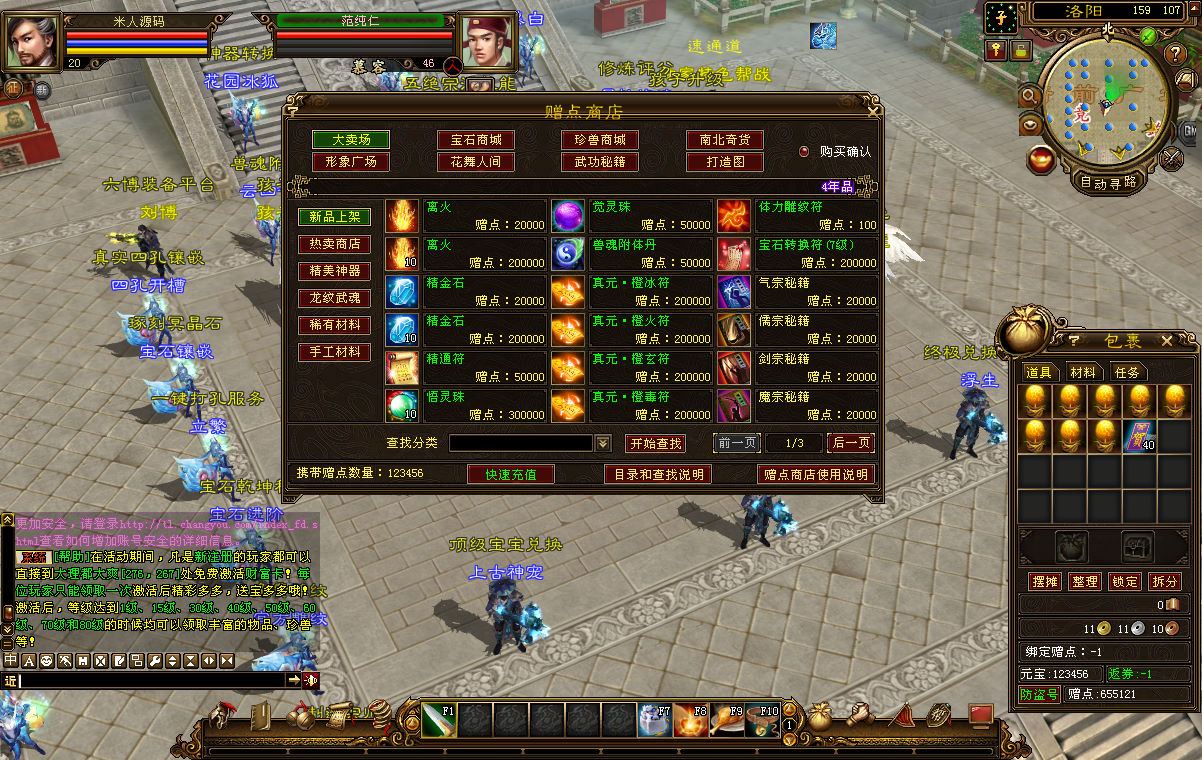The width and height of the screenshot is (1202, 760).
Task: Select the 精美神器 side category
Action: 335,271
